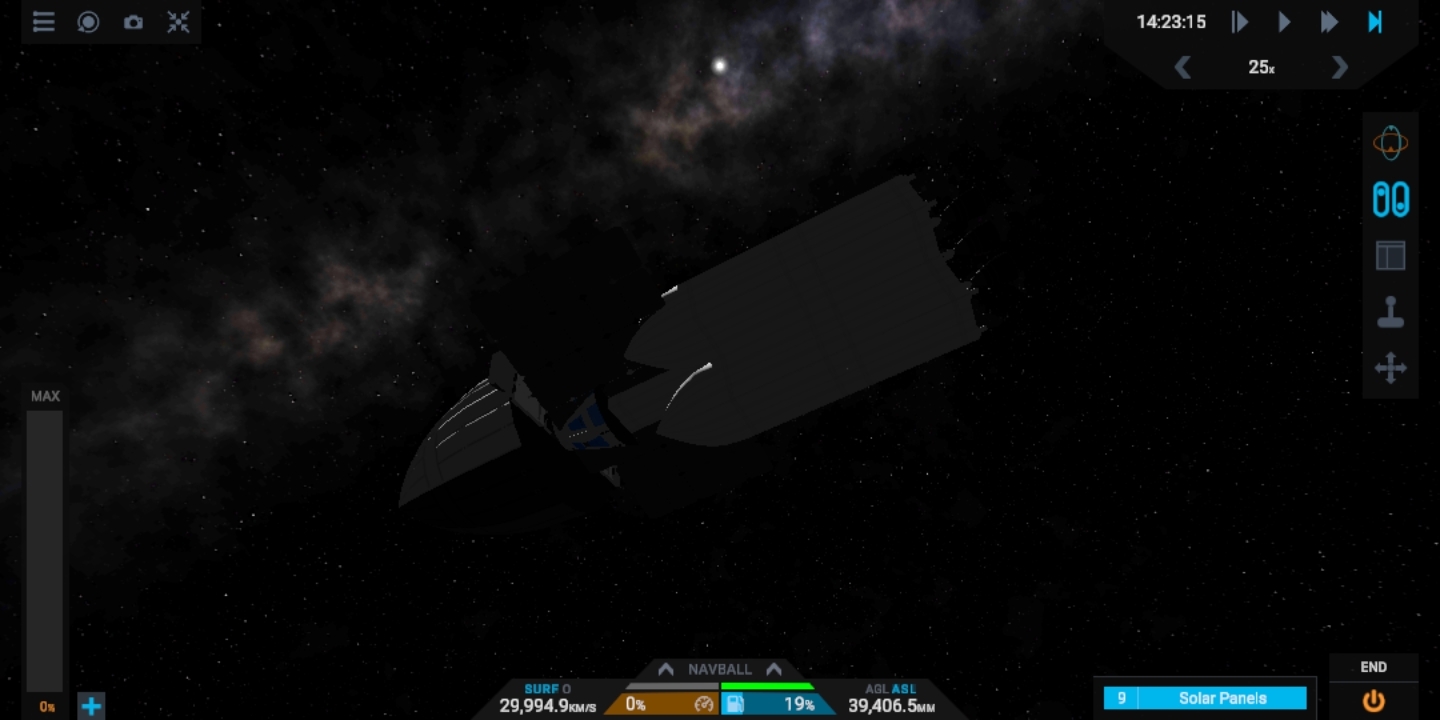Open the window panel layout icon
Image resolution: width=1440 pixels, height=720 pixels.
coord(1390,256)
